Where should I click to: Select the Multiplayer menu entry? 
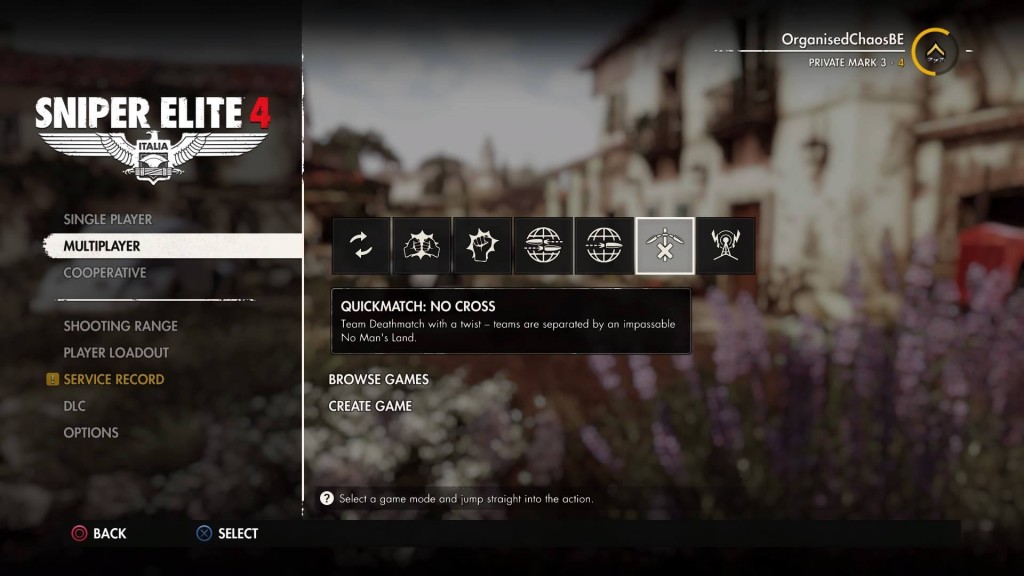[x=102, y=246]
